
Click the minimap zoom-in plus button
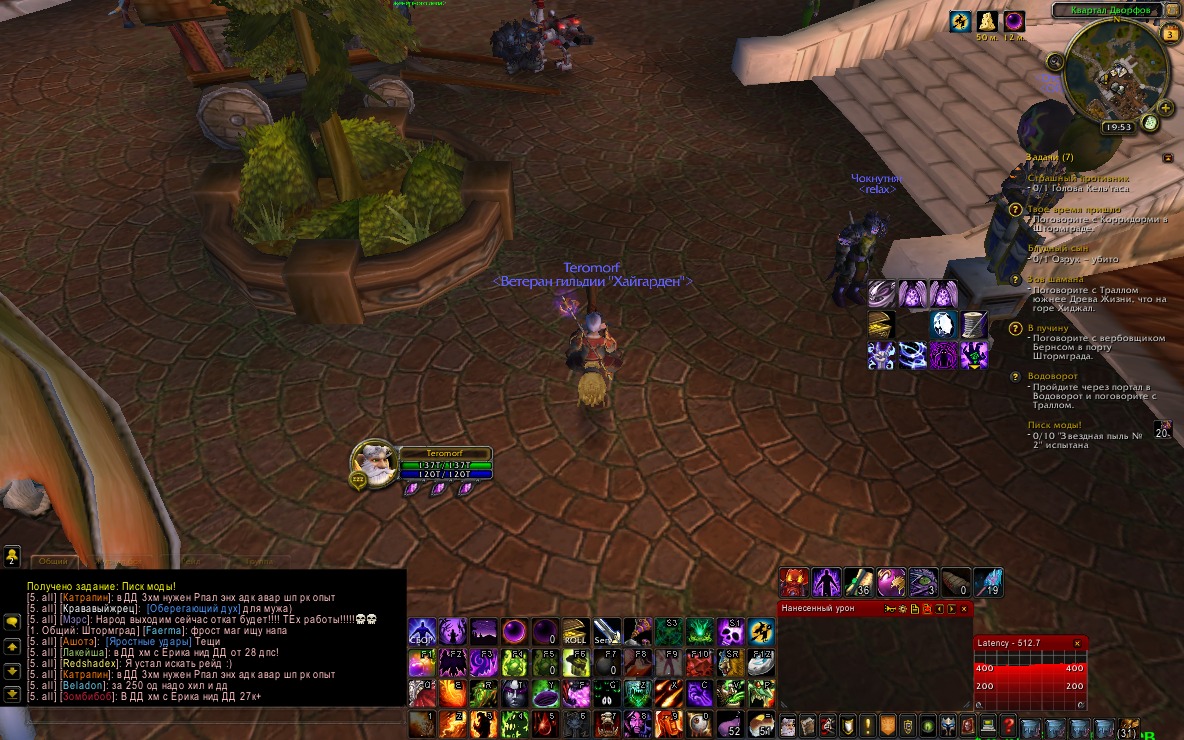(x=1166, y=106)
